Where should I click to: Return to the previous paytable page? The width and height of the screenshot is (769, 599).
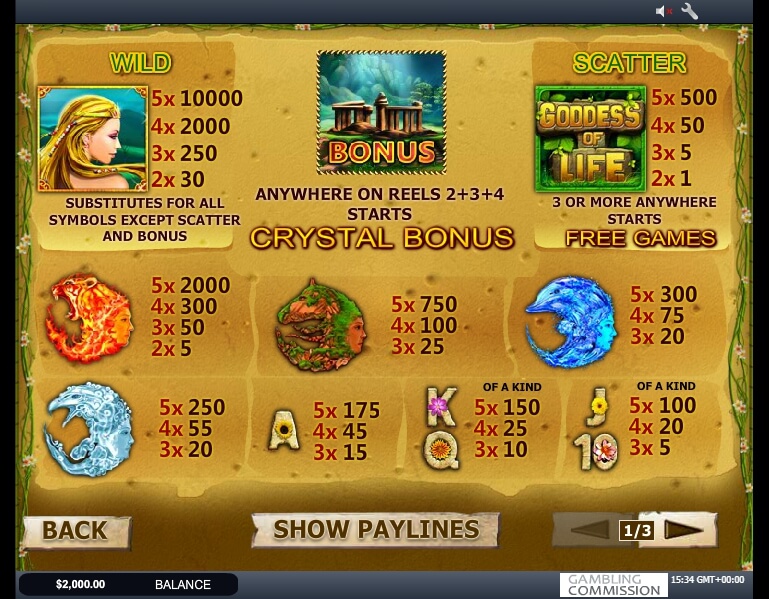tap(589, 530)
